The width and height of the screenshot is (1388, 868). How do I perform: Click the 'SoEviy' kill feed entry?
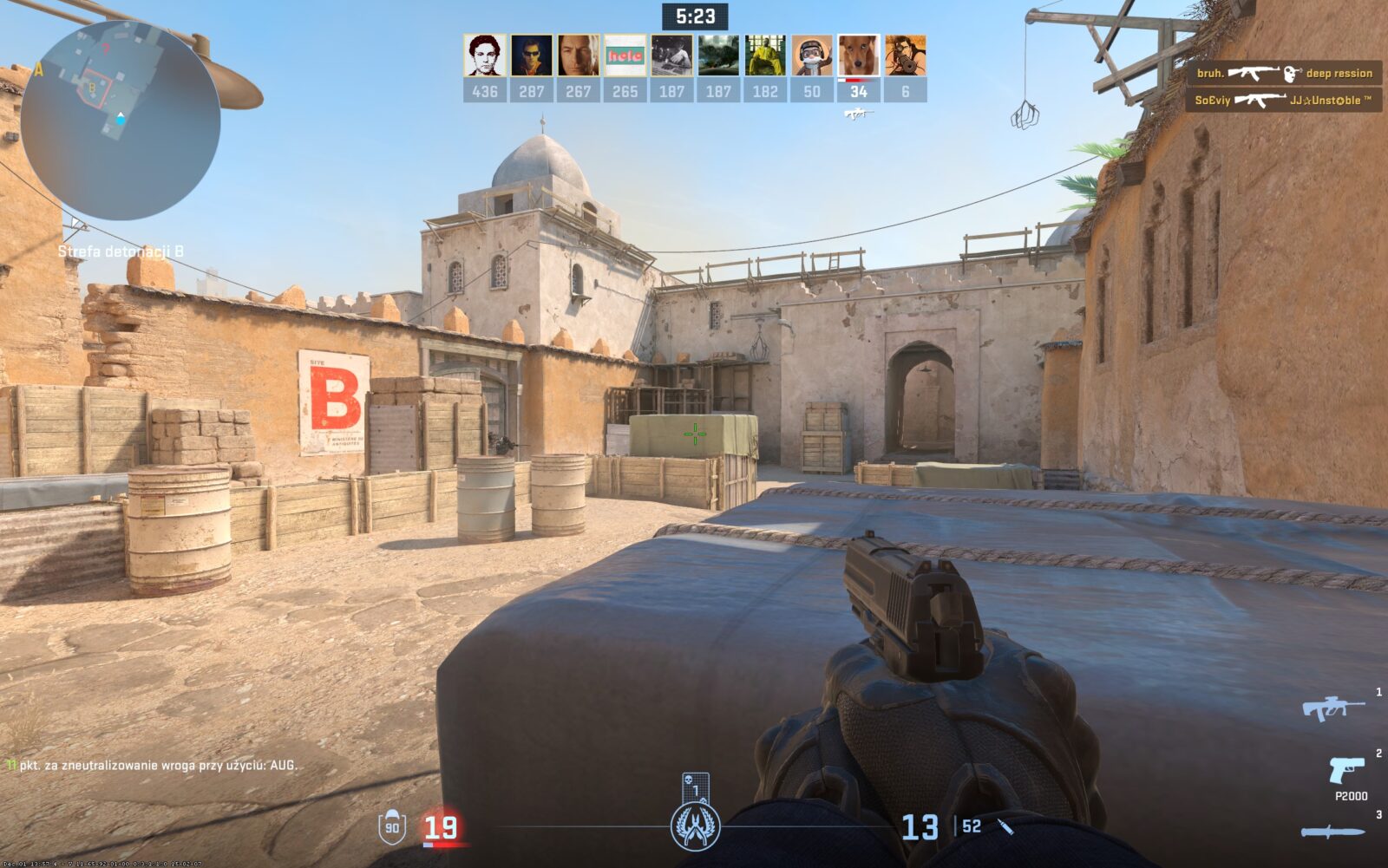click(1284, 101)
